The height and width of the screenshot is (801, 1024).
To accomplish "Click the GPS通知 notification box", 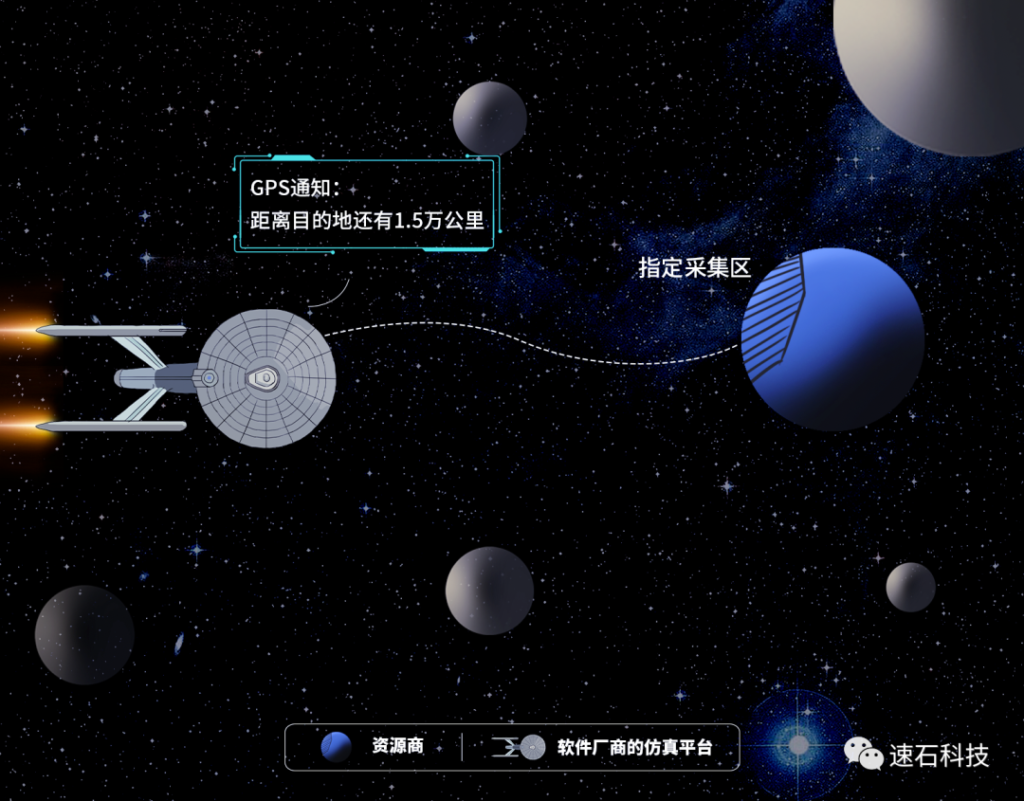I will click(366, 204).
